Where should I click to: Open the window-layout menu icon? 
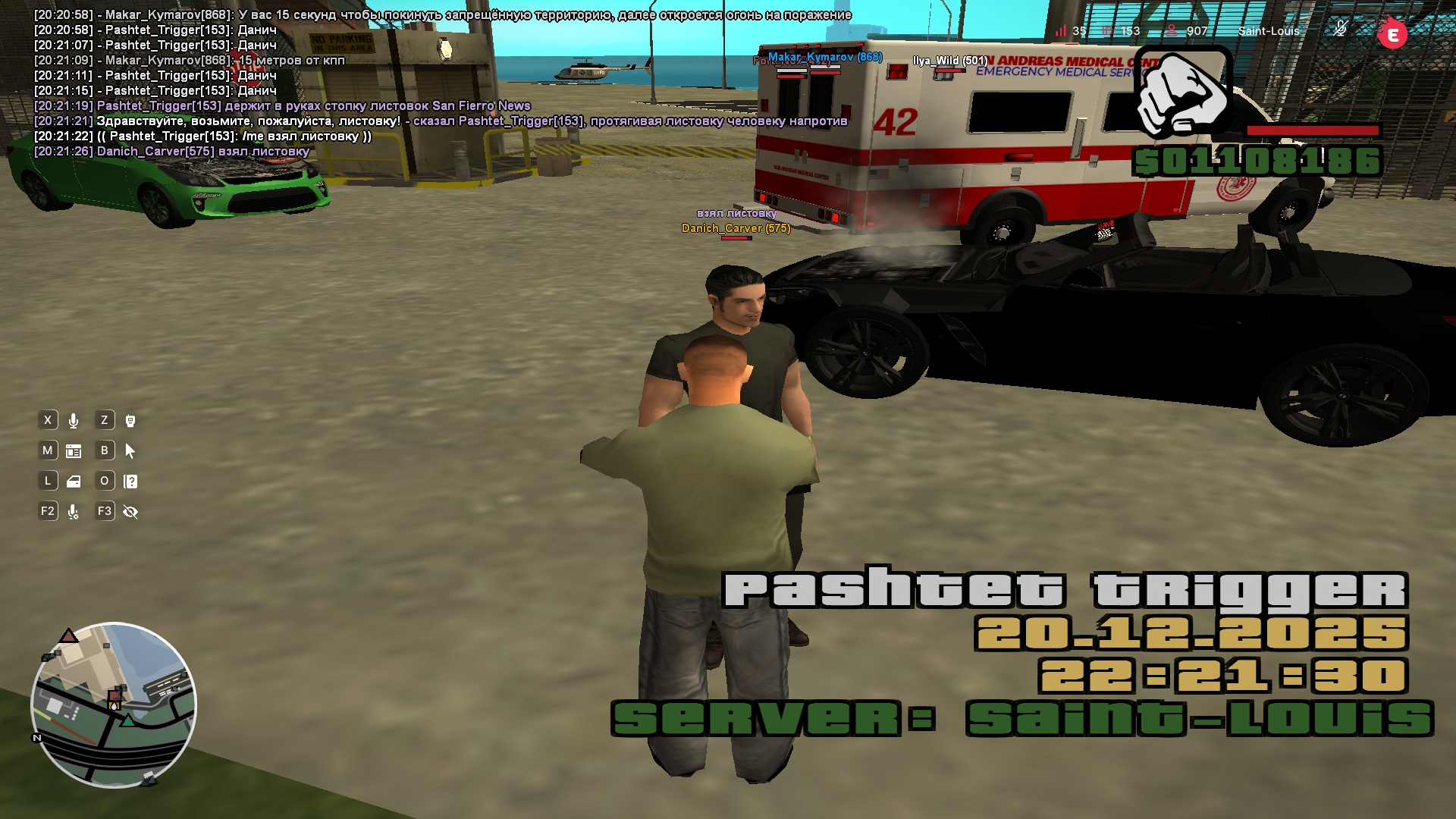click(74, 451)
